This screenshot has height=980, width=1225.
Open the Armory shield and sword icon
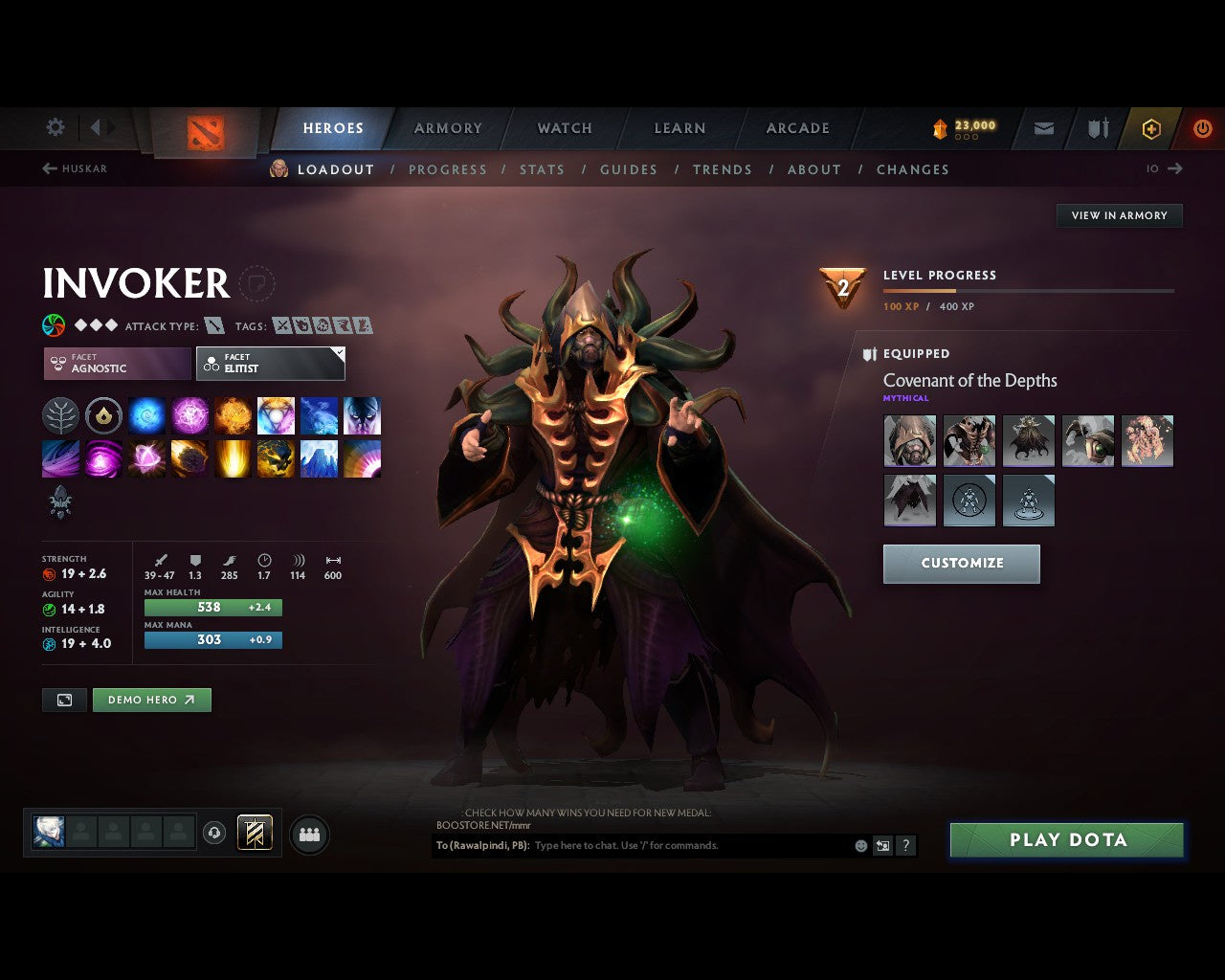[x=1097, y=128]
